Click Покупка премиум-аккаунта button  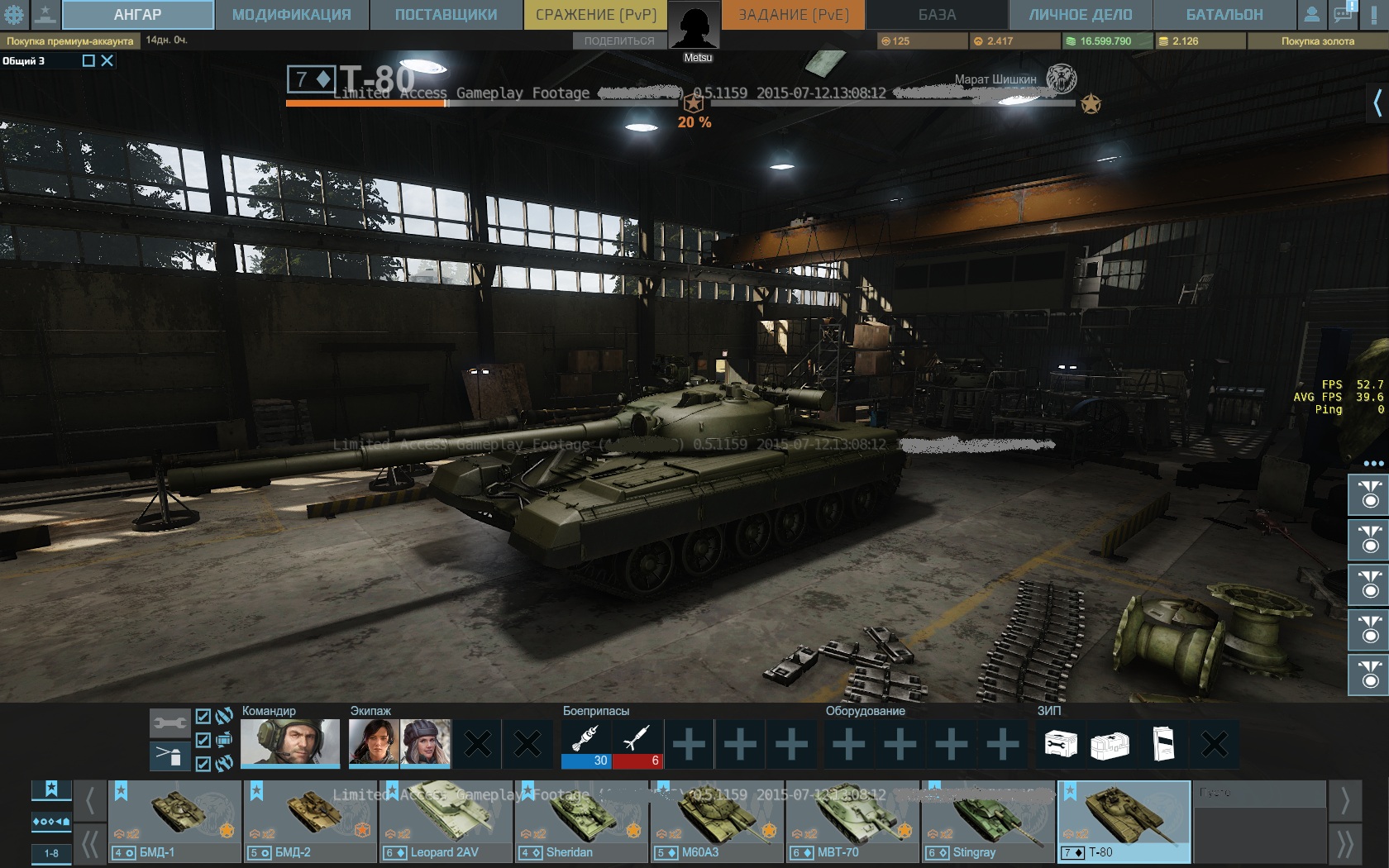coord(70,41)
